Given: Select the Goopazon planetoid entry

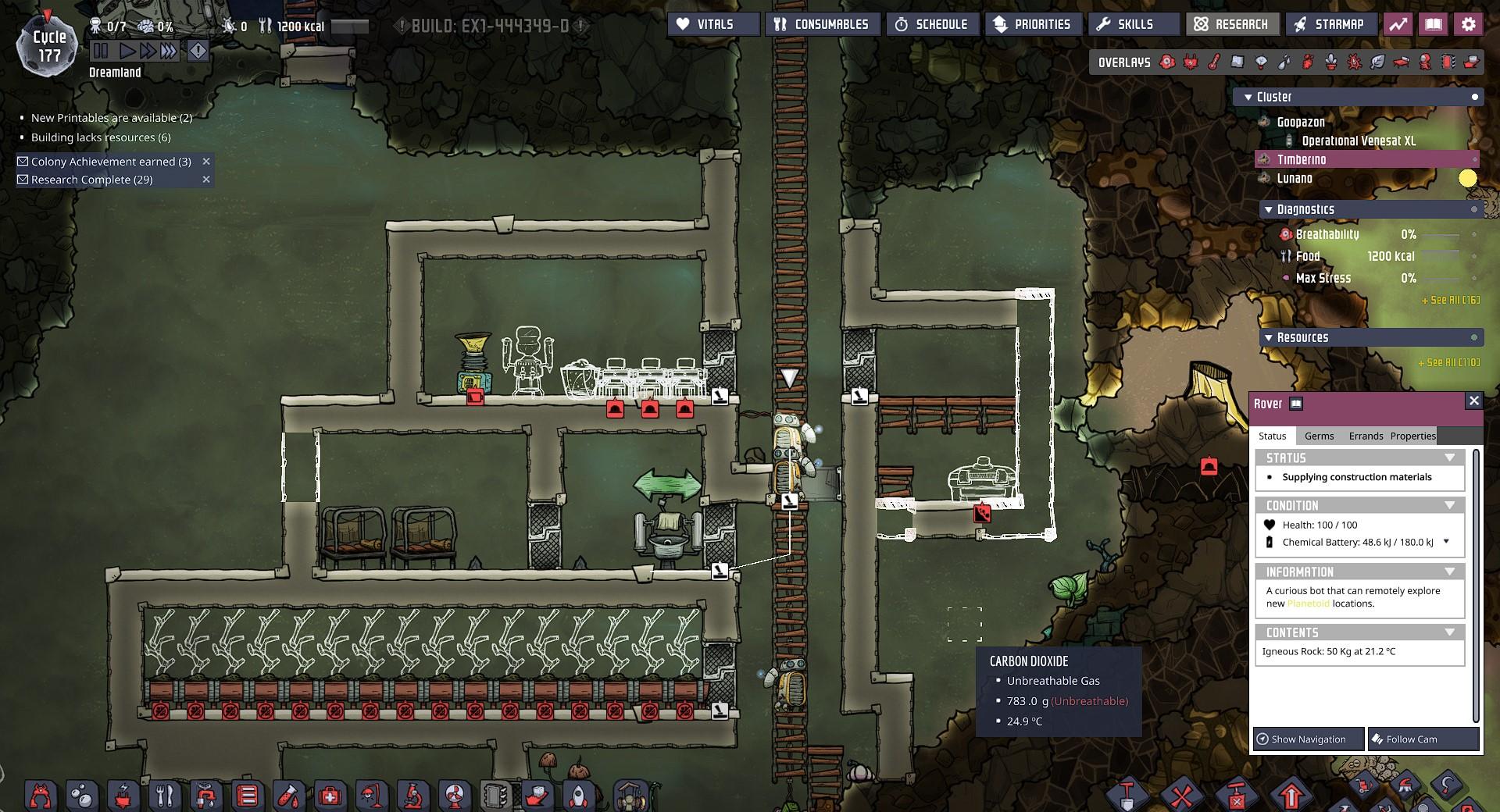Looking at the screenshot, I should tap(1300, 122).
